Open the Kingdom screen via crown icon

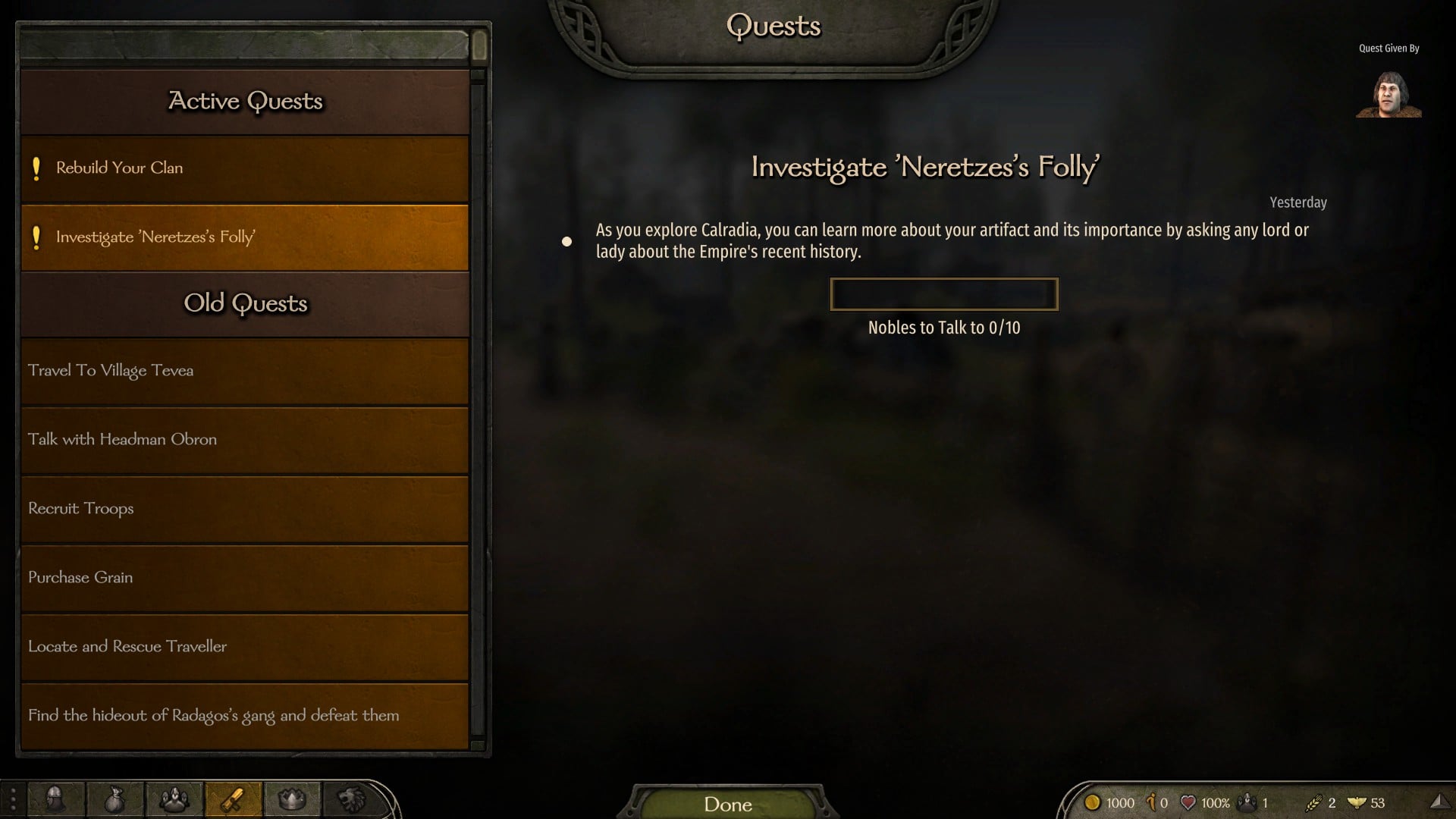(293, 800)
